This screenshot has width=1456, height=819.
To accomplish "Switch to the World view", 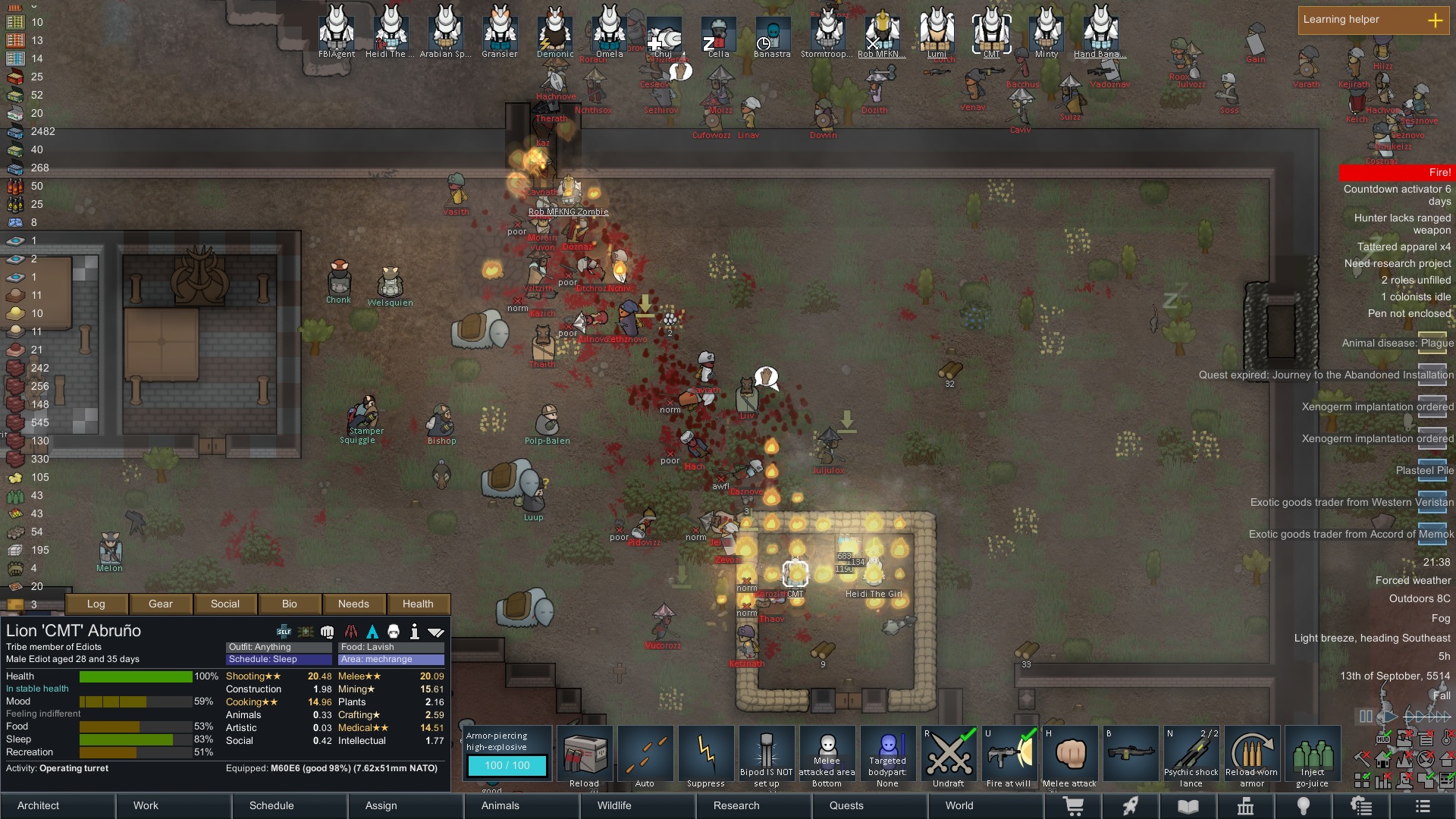I will point(959,805).
